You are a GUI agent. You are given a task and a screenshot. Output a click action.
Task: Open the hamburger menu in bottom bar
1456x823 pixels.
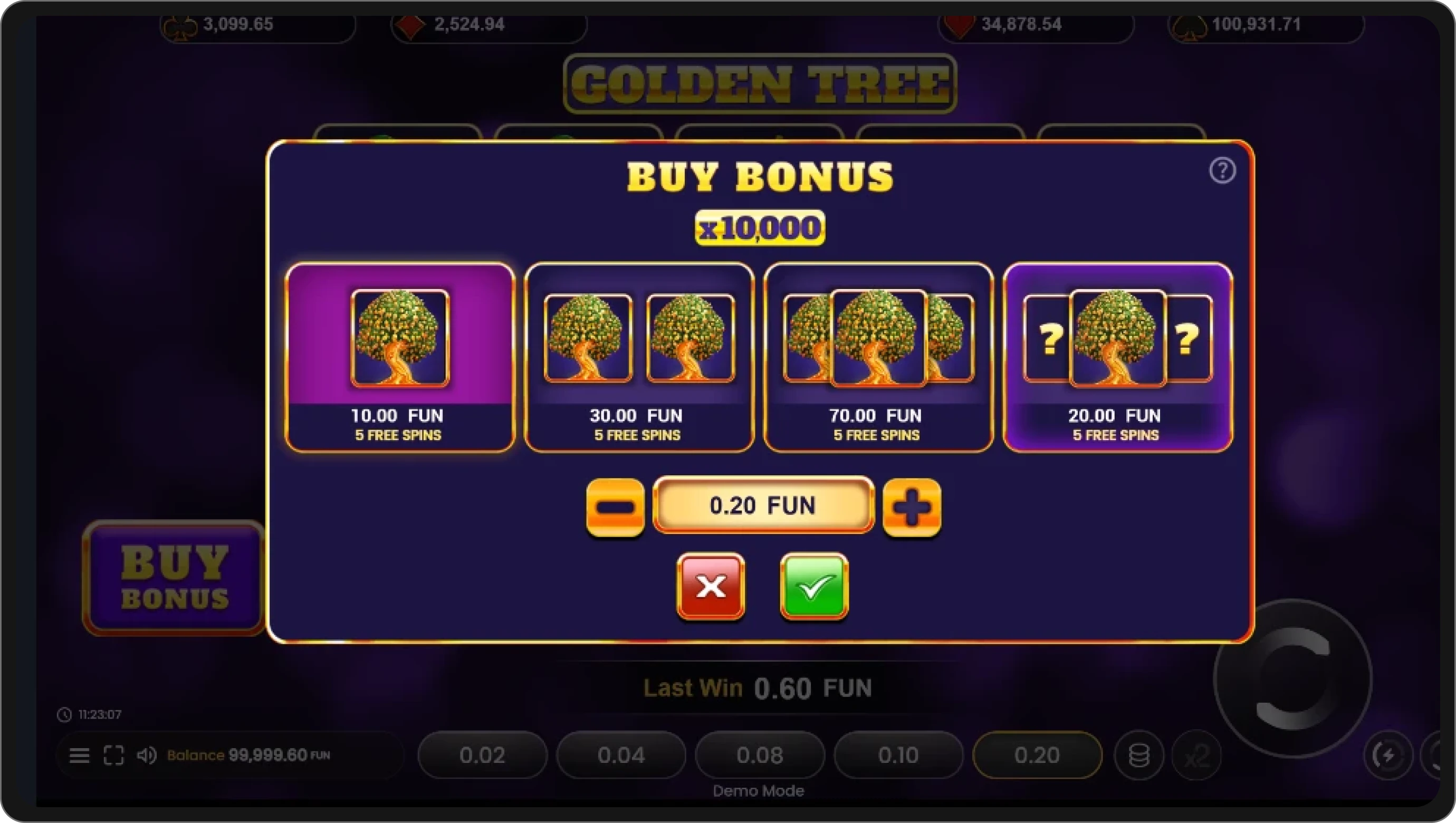79,755
